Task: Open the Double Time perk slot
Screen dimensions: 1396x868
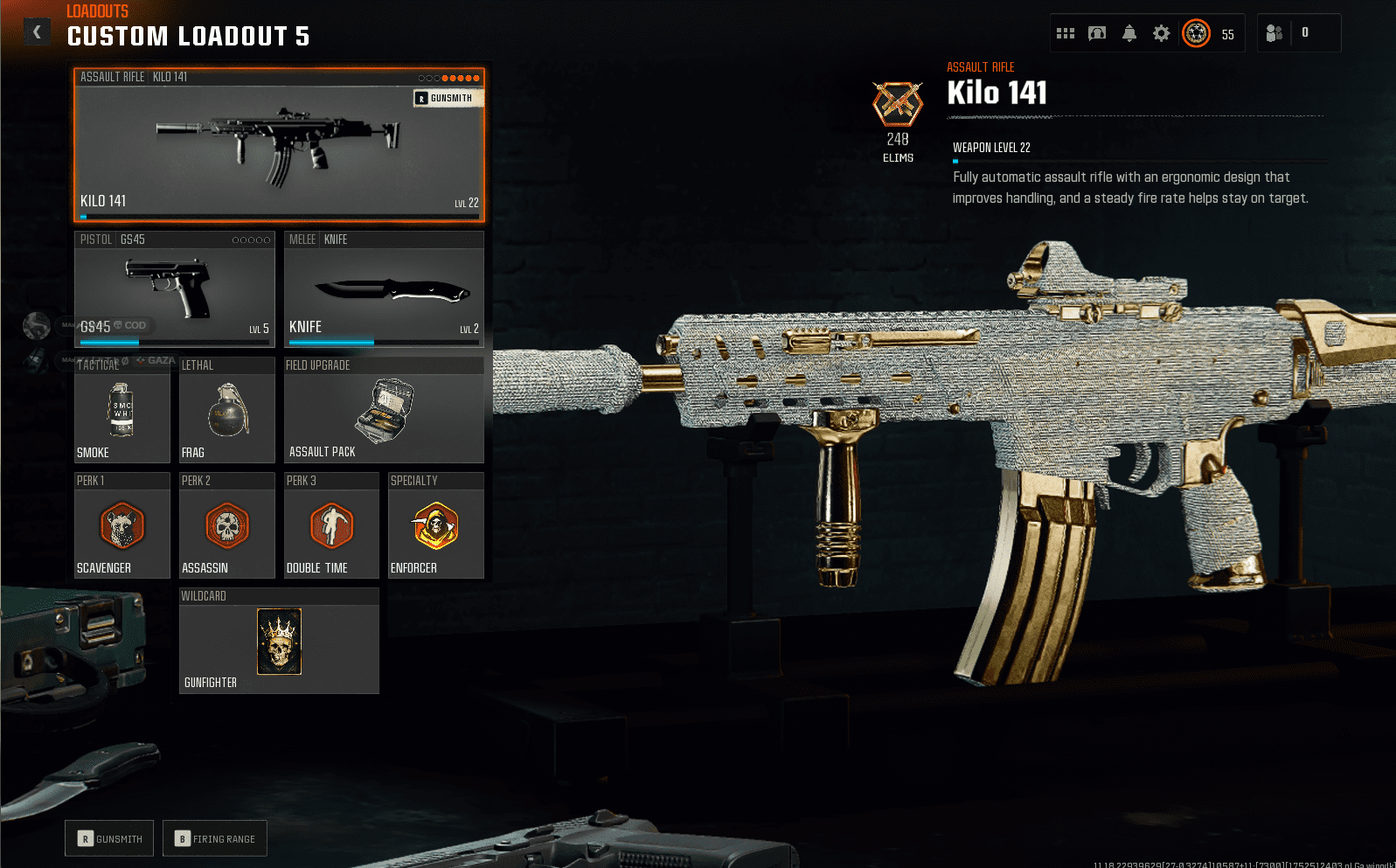Action: coord(331,526)
